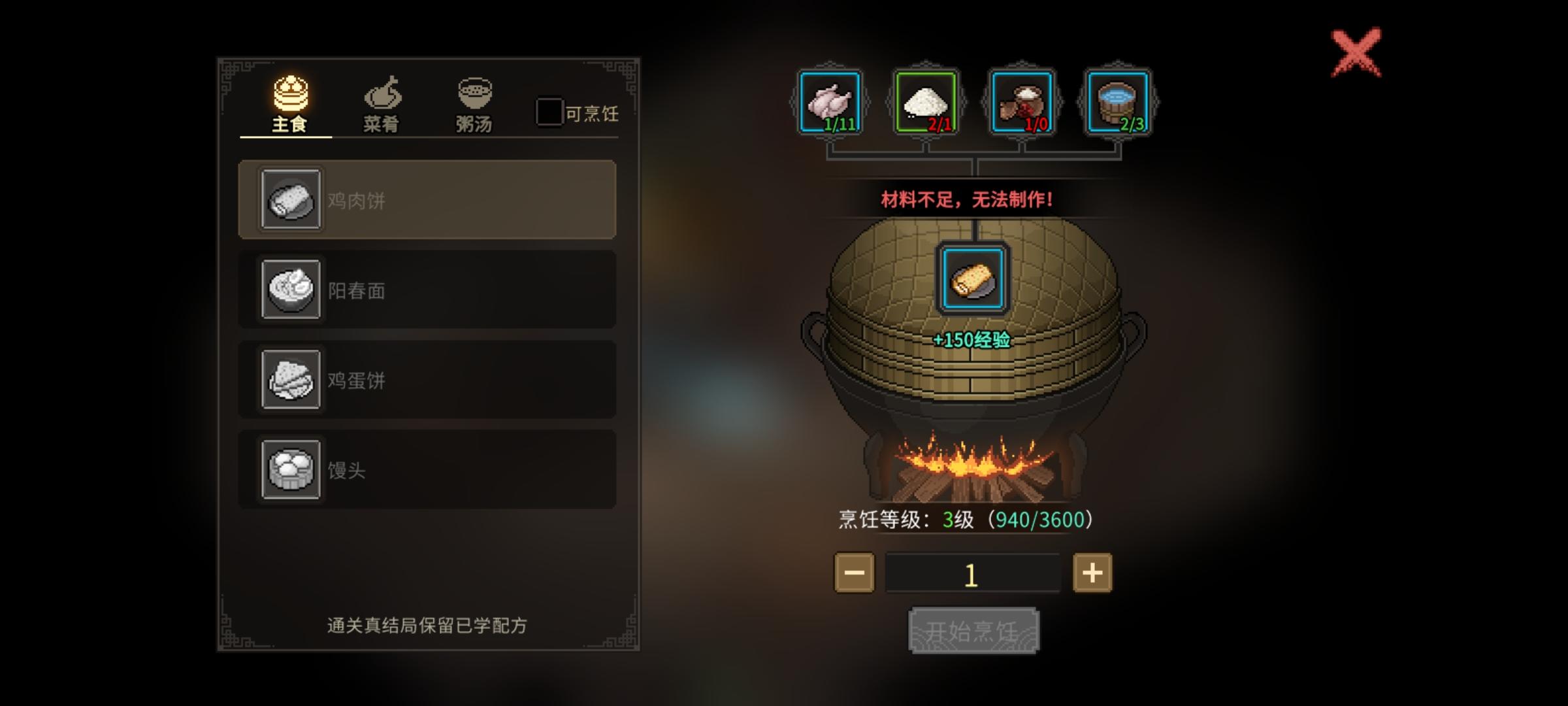Select the 鸡肉饼 recipe entry
The width and height of the screenshot is (1568, 706).
point(428,201)
